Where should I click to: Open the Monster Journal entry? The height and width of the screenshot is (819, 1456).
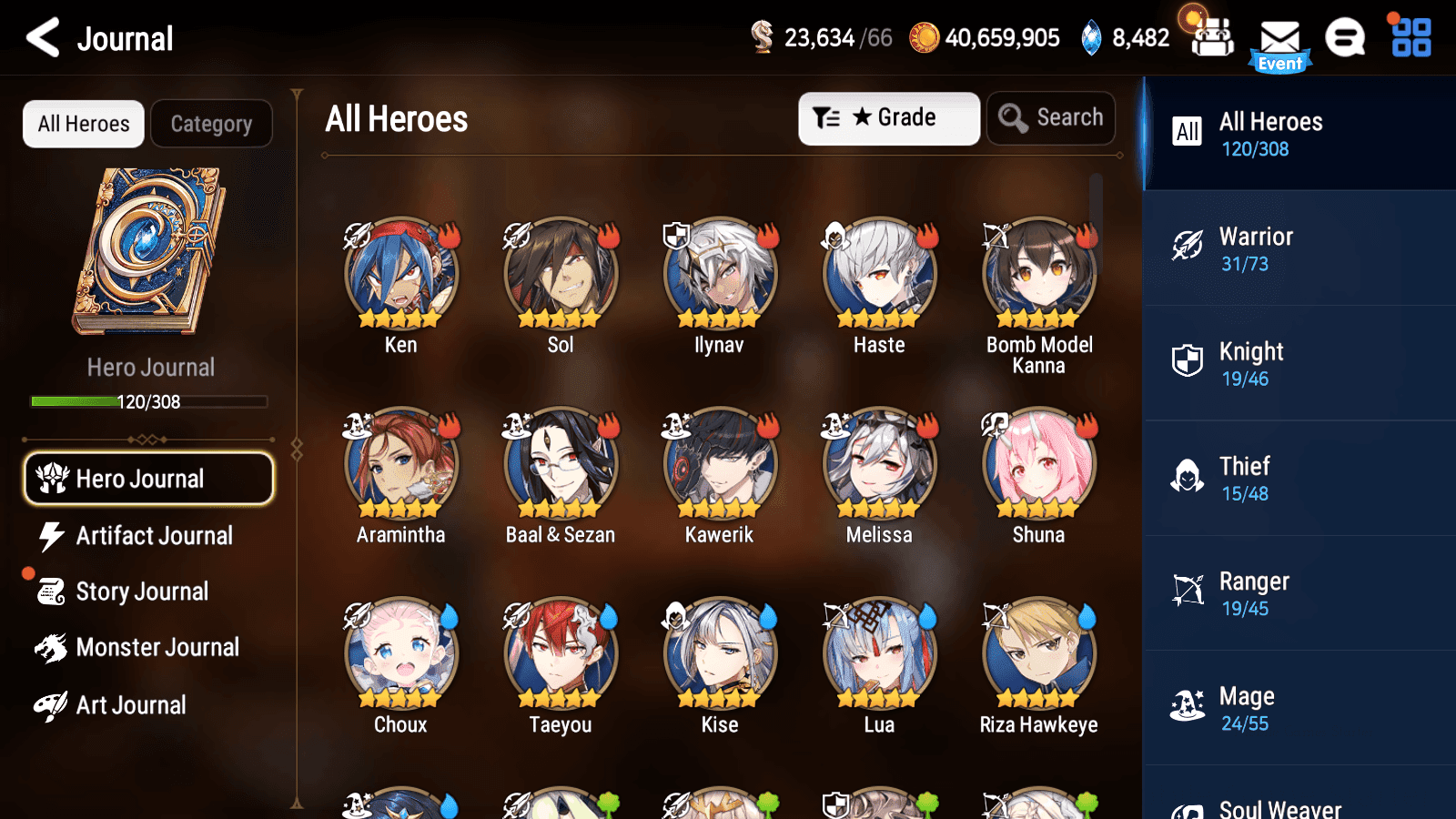coord(158,647)
